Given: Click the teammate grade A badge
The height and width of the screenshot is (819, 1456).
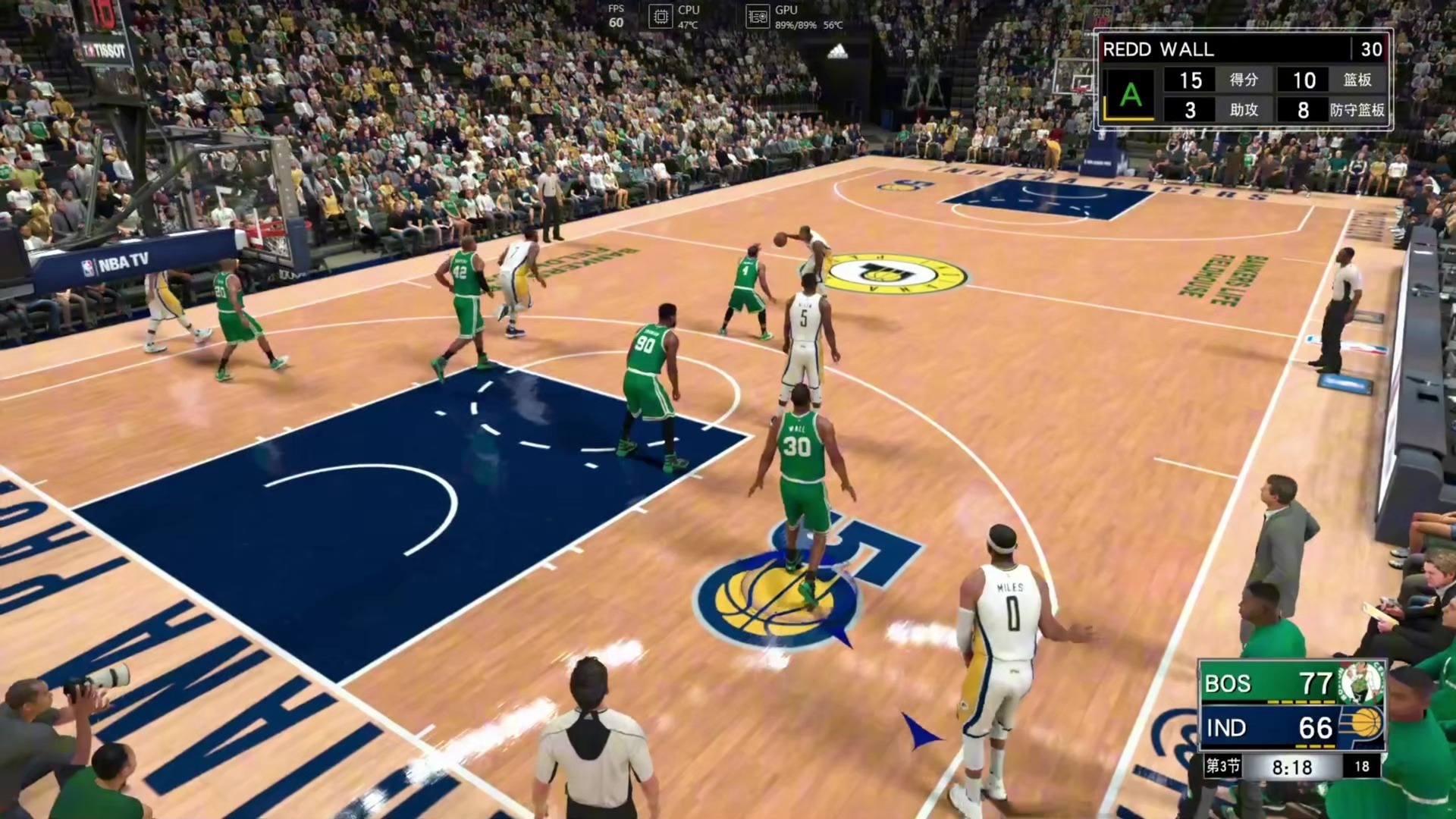Looking at the screenshot, I should (1130, 96).
